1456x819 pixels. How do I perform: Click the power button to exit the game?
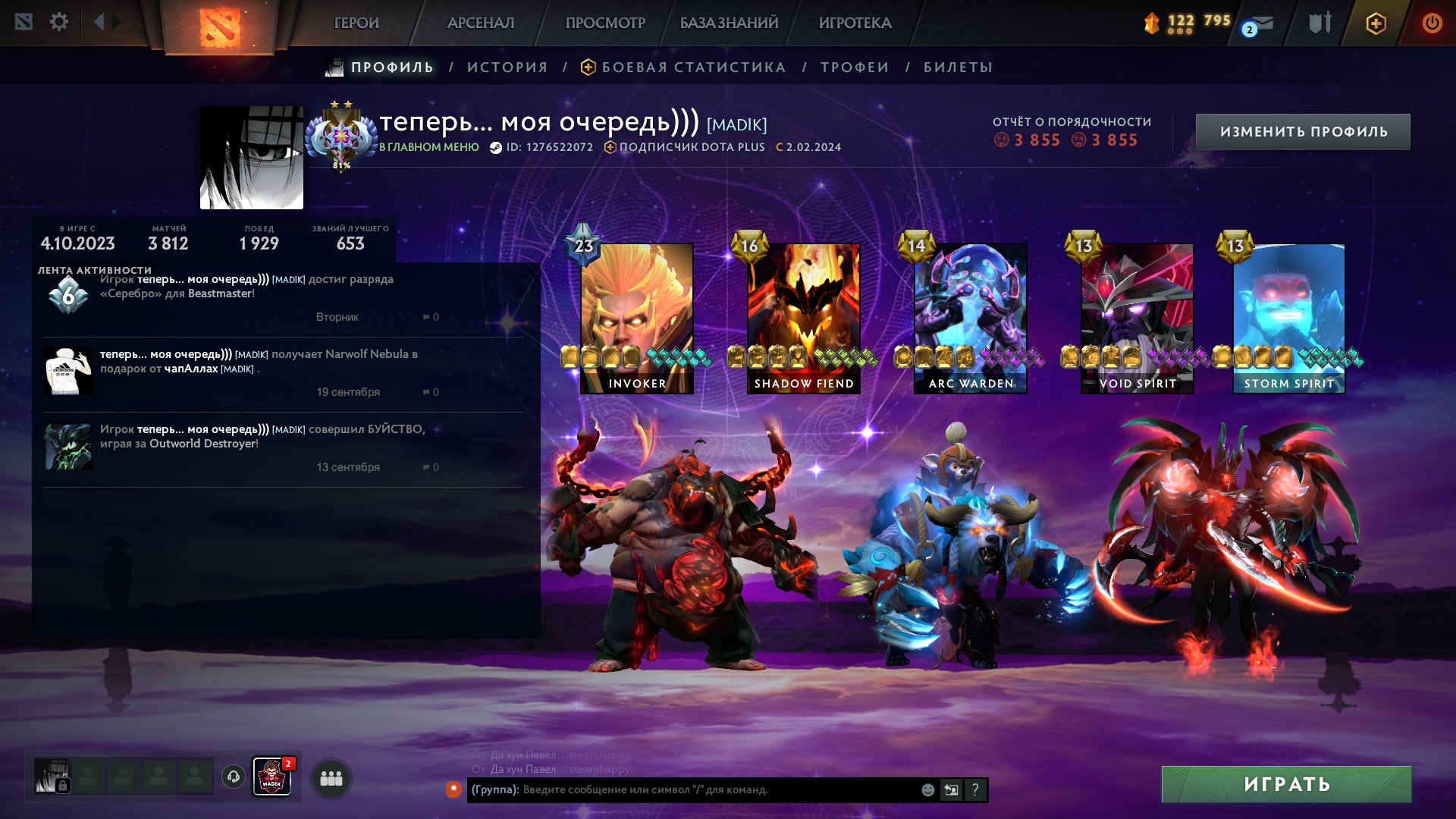1432,23
